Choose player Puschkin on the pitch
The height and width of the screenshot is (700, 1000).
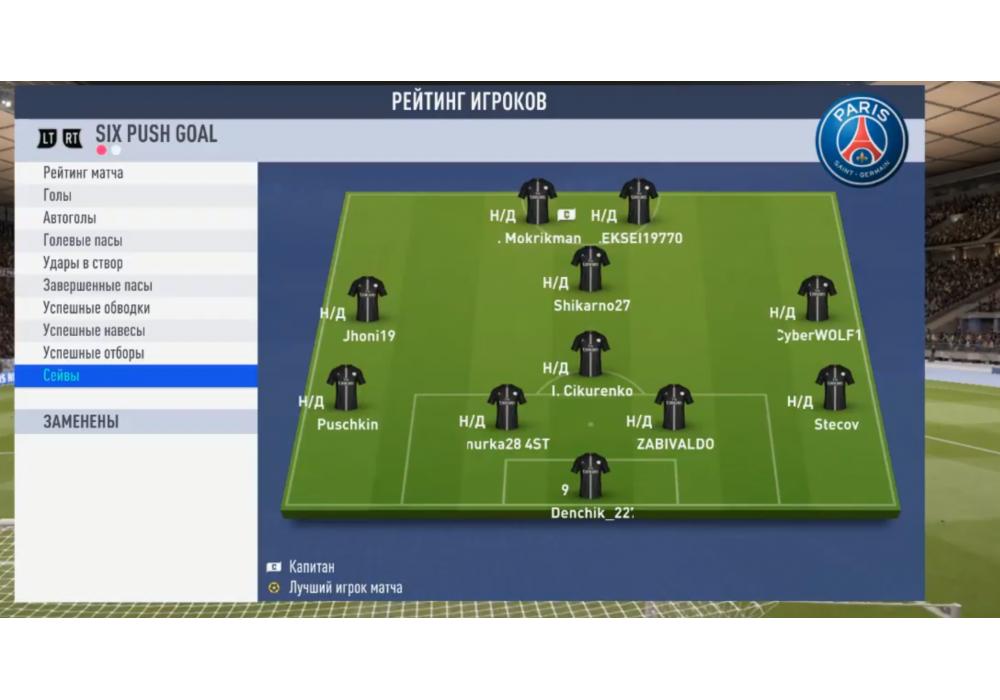346,388
